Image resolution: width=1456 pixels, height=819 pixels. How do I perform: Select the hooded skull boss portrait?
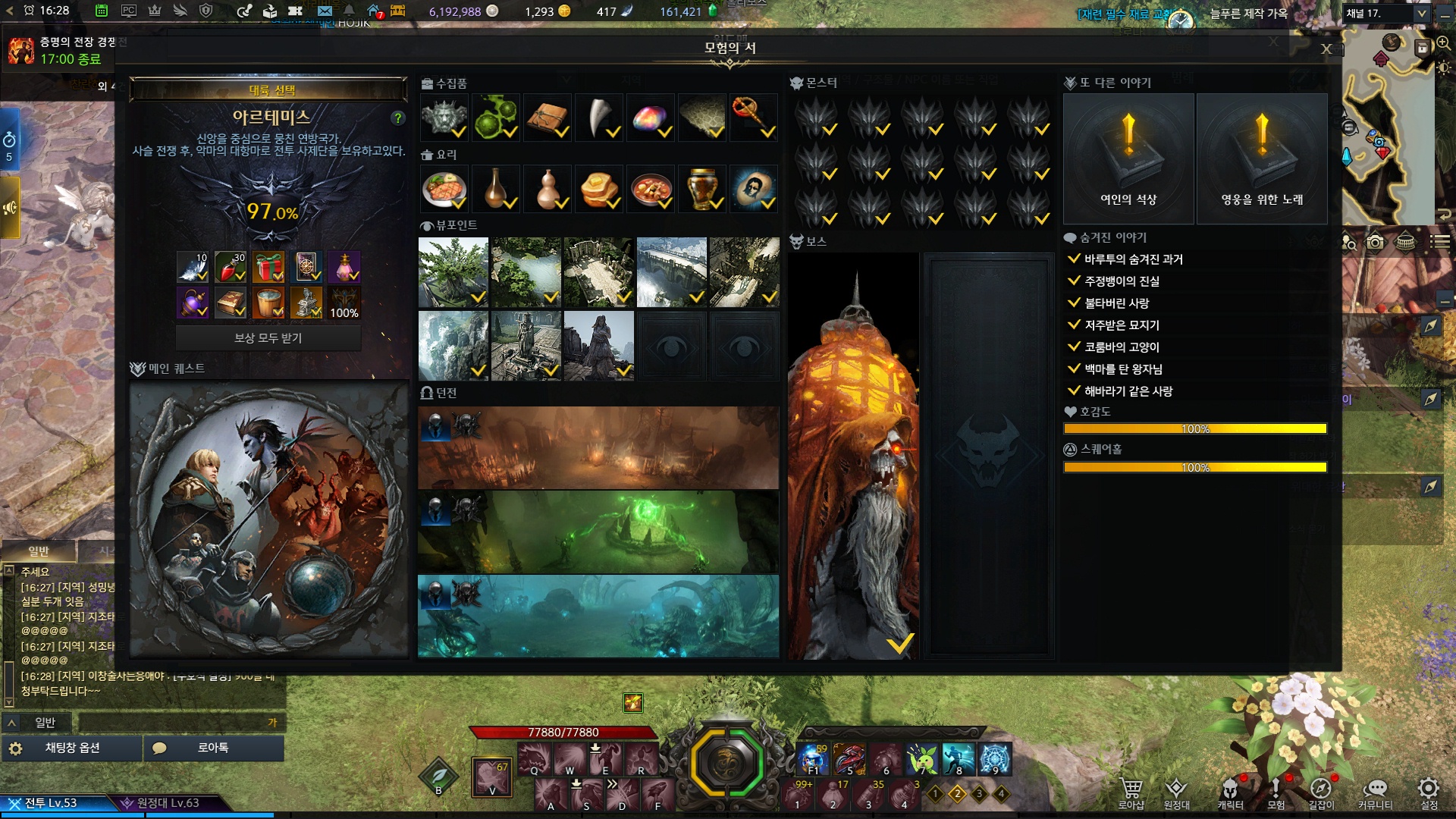click(x=853, y=457)
